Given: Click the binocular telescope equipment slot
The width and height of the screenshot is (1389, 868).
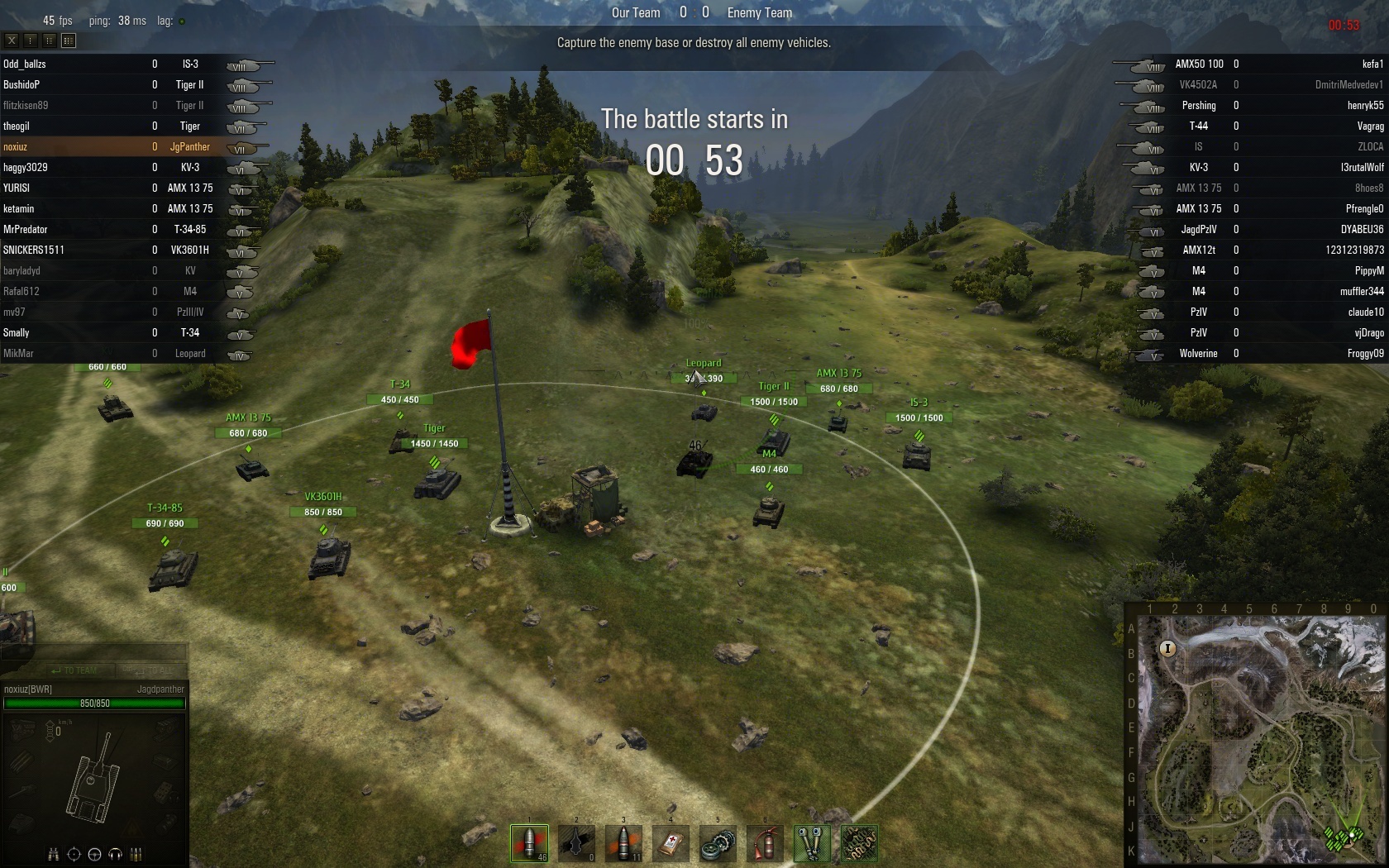Looking at the screenshot, I should [x=812, y=843].
